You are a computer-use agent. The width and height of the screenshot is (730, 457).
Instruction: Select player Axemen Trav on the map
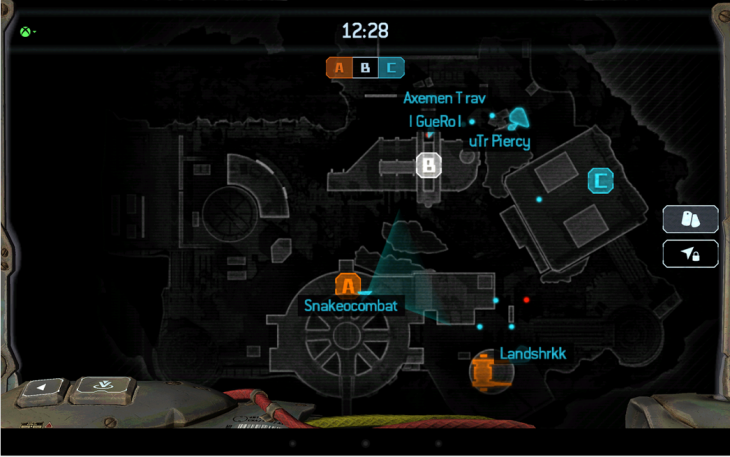[x=444, y=98]
